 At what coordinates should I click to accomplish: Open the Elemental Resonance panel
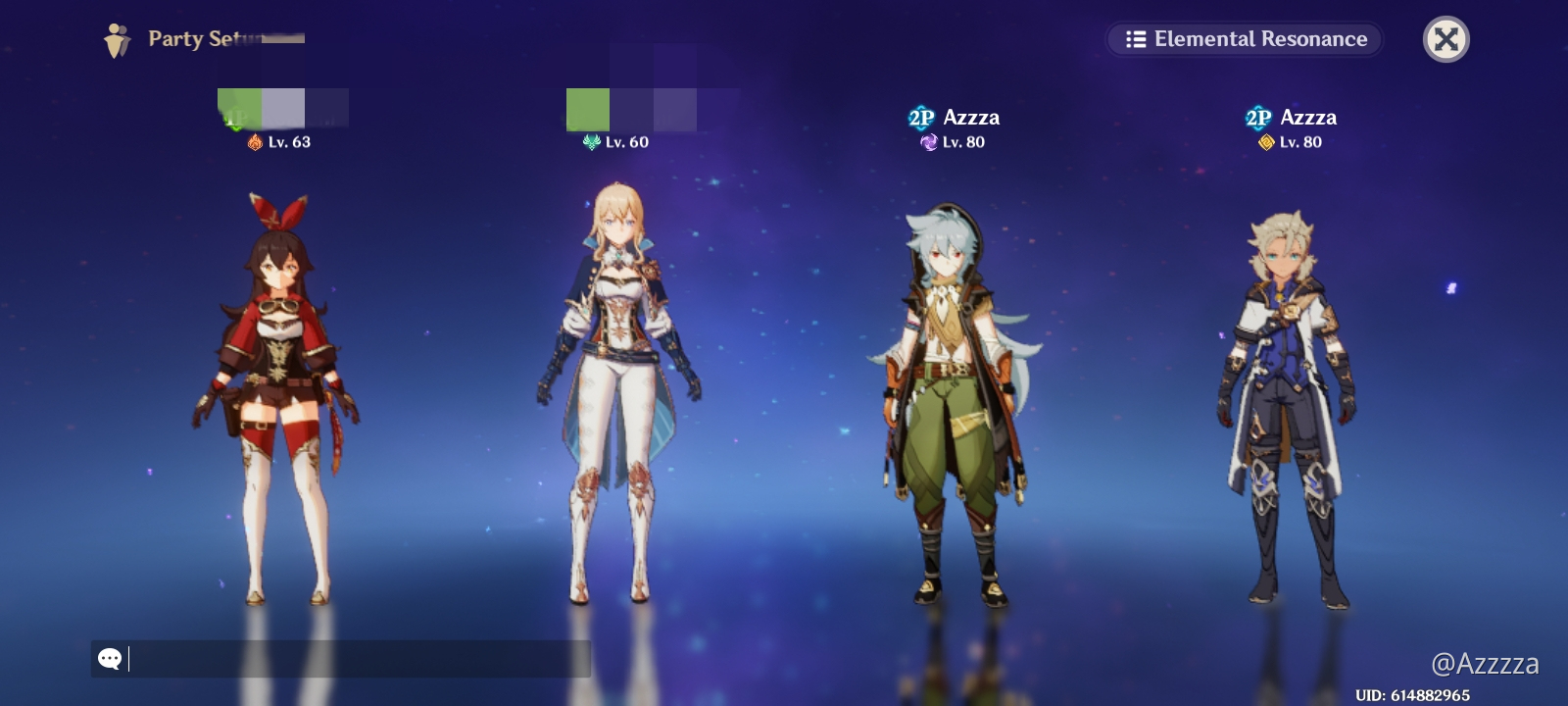coord(1243,40)
